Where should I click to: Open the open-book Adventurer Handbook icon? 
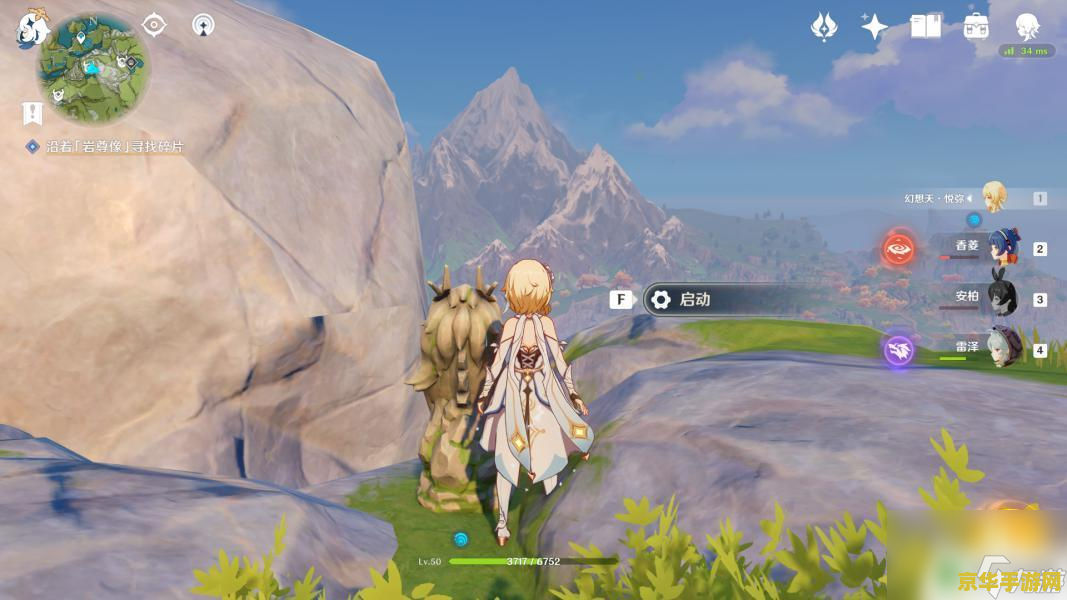pyautogui.click(x=925, y=27)
